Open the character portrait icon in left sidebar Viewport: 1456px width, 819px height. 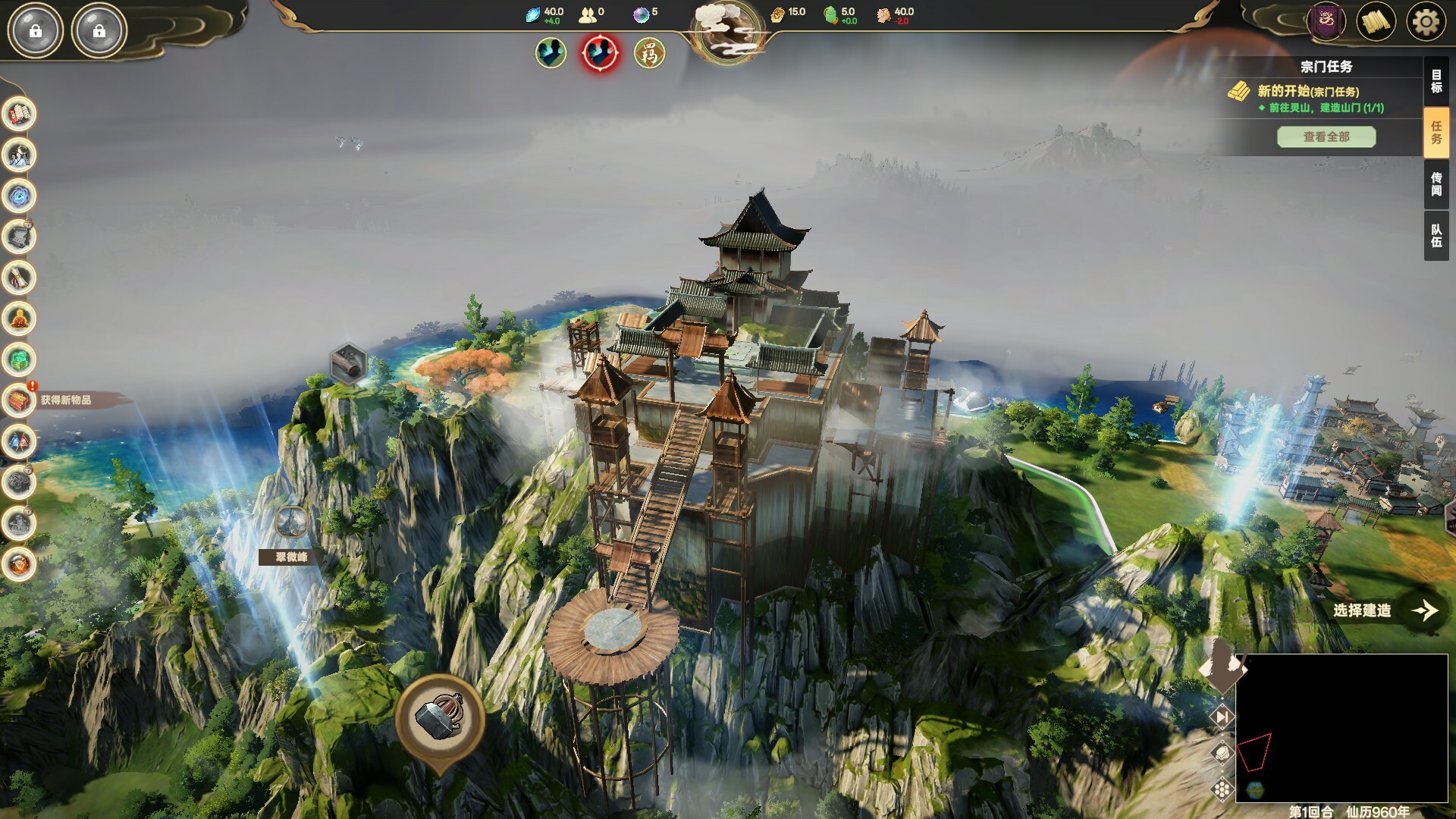pyautogui.click(x=20, y=155)
